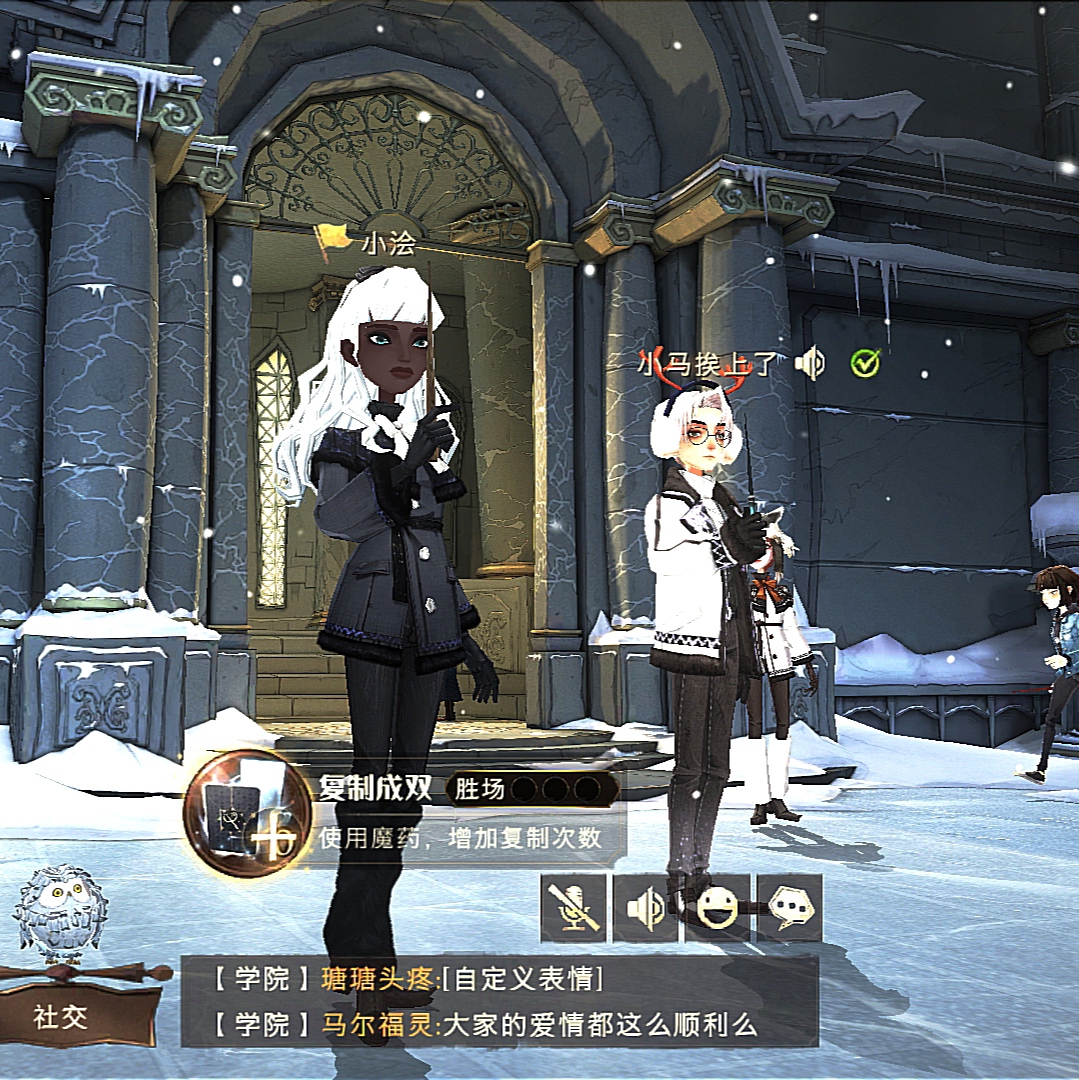This screenshot has width=1079, height=1080.
Task: Open the smiley emote menu
Action: [x=717, y=908]
